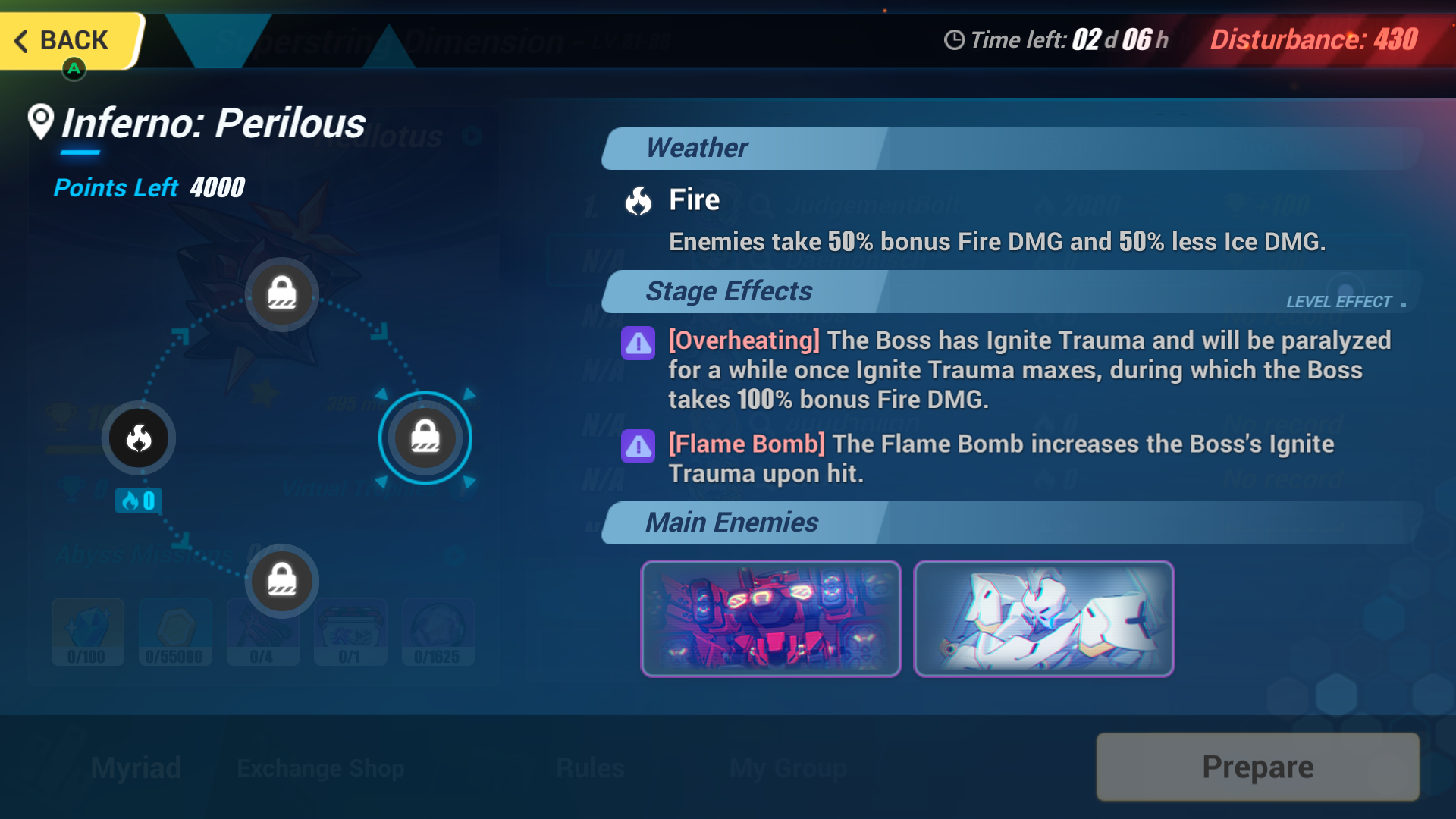Viewport: 1456px width, 819px height.
Task: Go back with the BACK button
Action: click(68, 40)
